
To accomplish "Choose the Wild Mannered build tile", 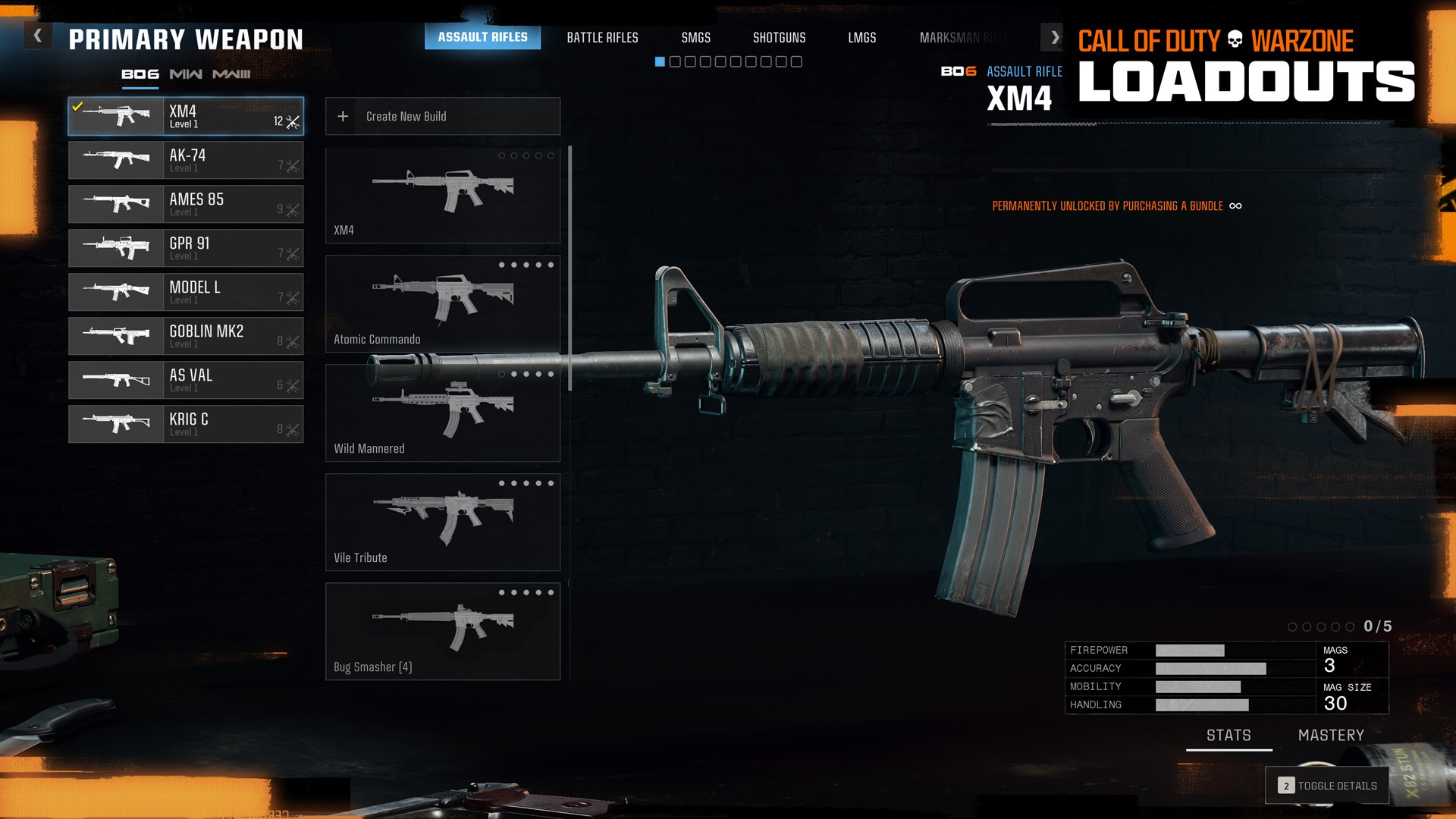I will tap(443, 413).
